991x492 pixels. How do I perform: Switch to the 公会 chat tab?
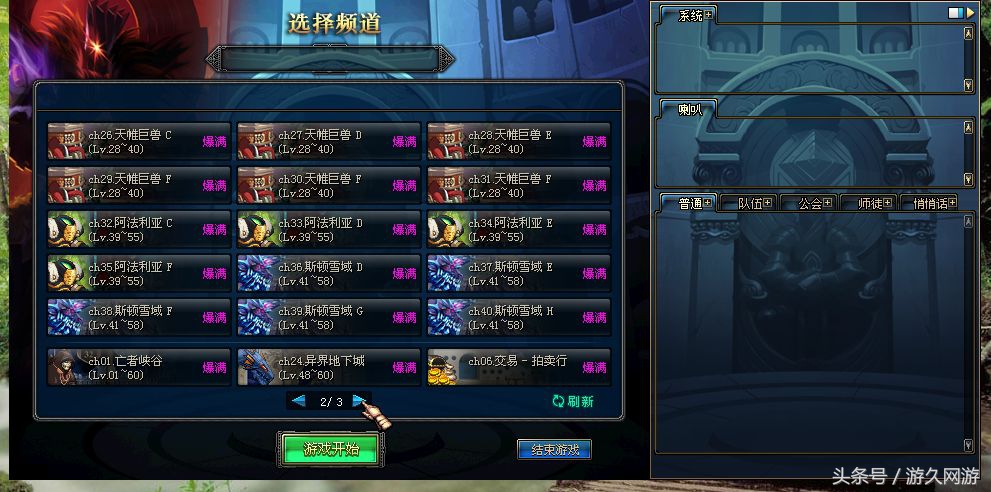coord(810,203)
